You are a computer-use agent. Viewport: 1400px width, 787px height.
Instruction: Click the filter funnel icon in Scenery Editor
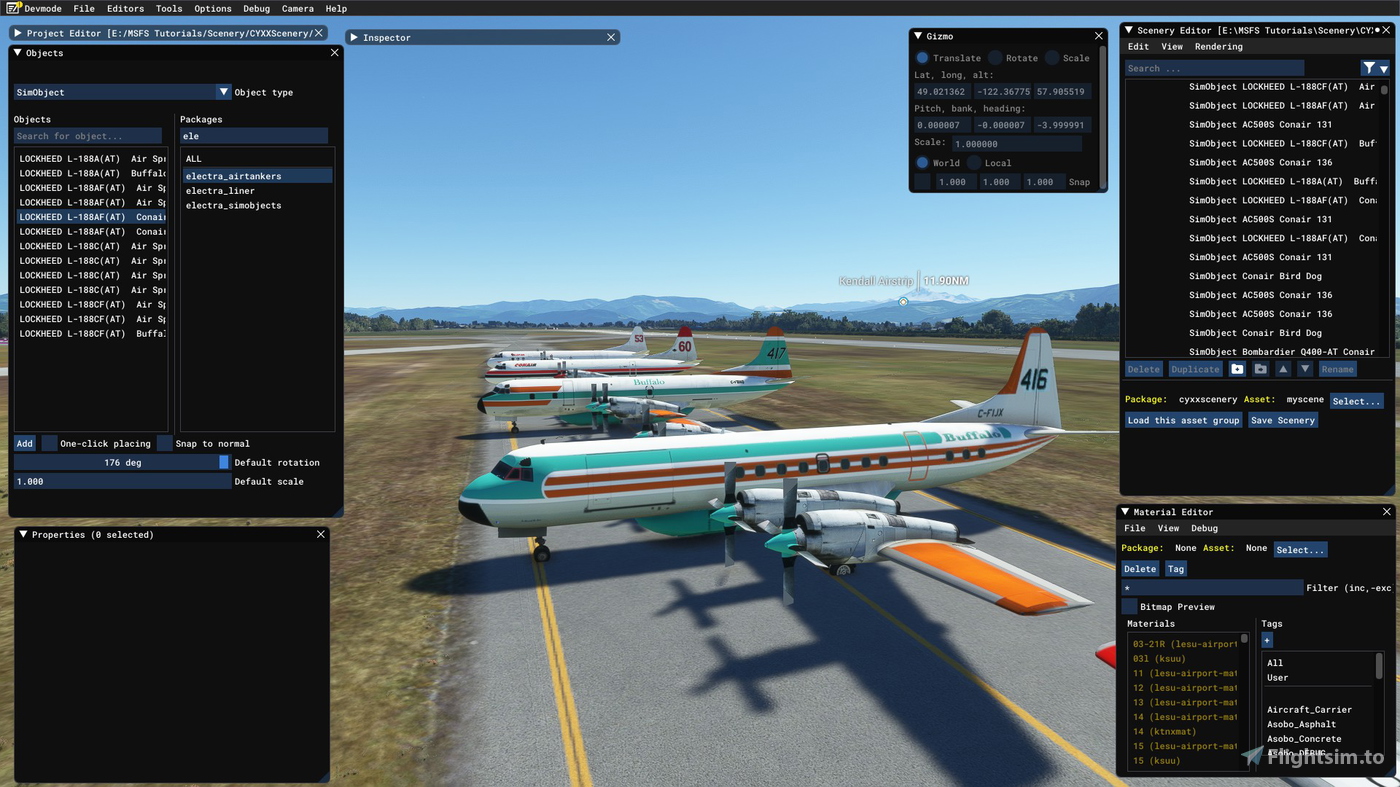(1368, 67)
